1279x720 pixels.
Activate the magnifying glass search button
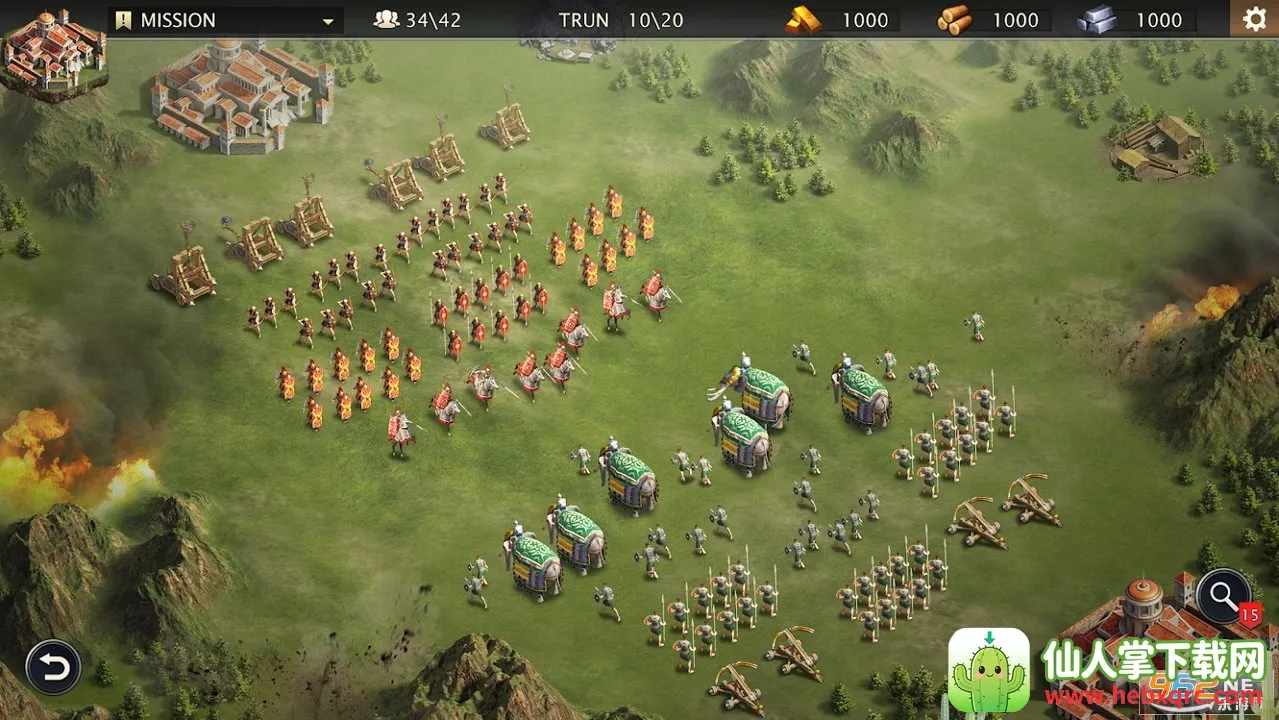(1222, 597)
